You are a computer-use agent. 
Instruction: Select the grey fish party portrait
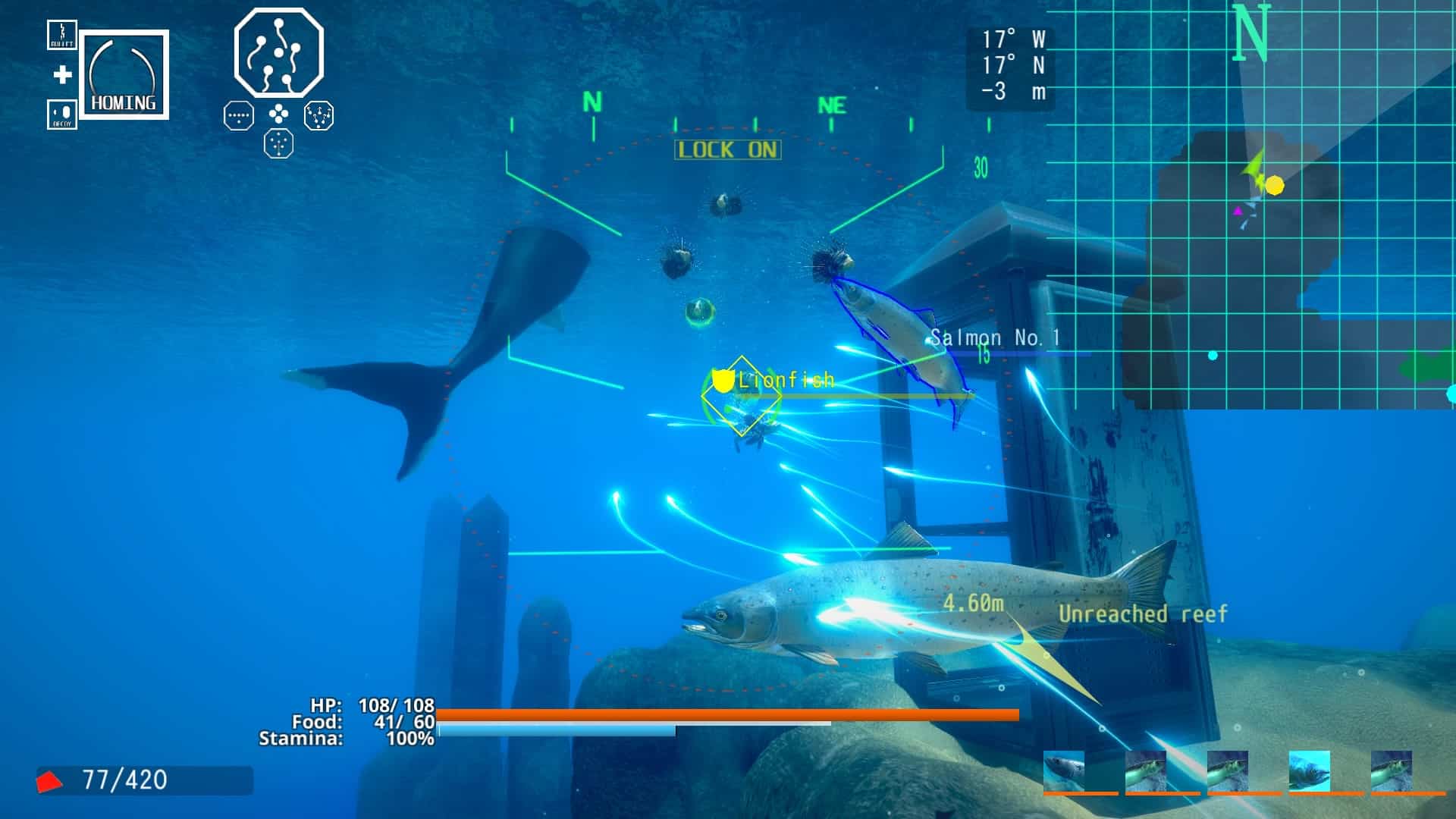point(1064,771)
